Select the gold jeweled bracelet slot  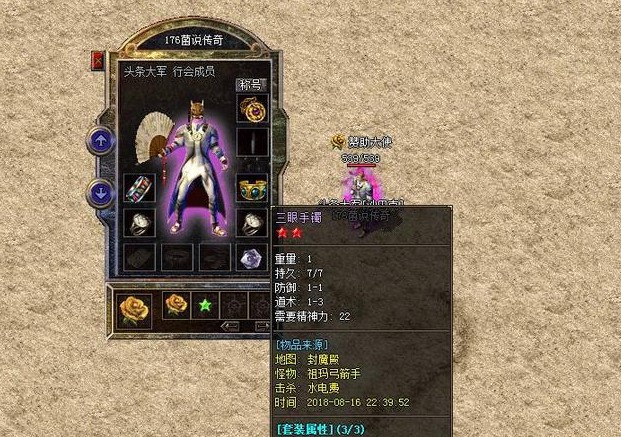tap(251, 189)
